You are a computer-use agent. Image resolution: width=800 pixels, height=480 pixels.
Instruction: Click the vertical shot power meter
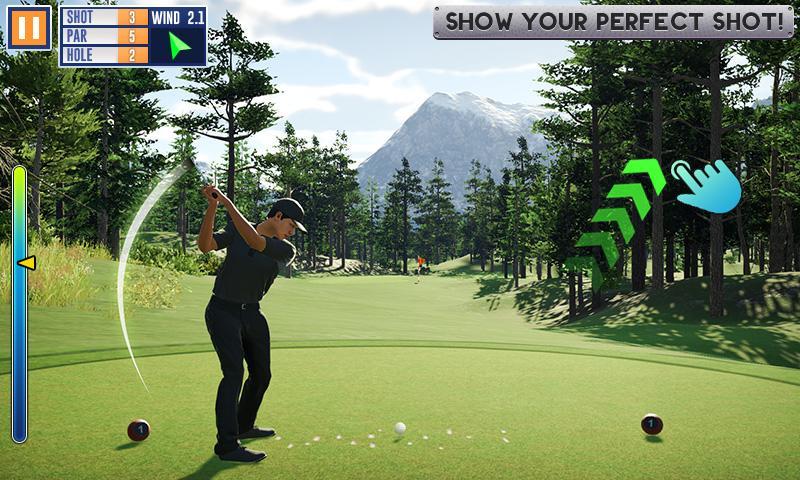point(19,303)
